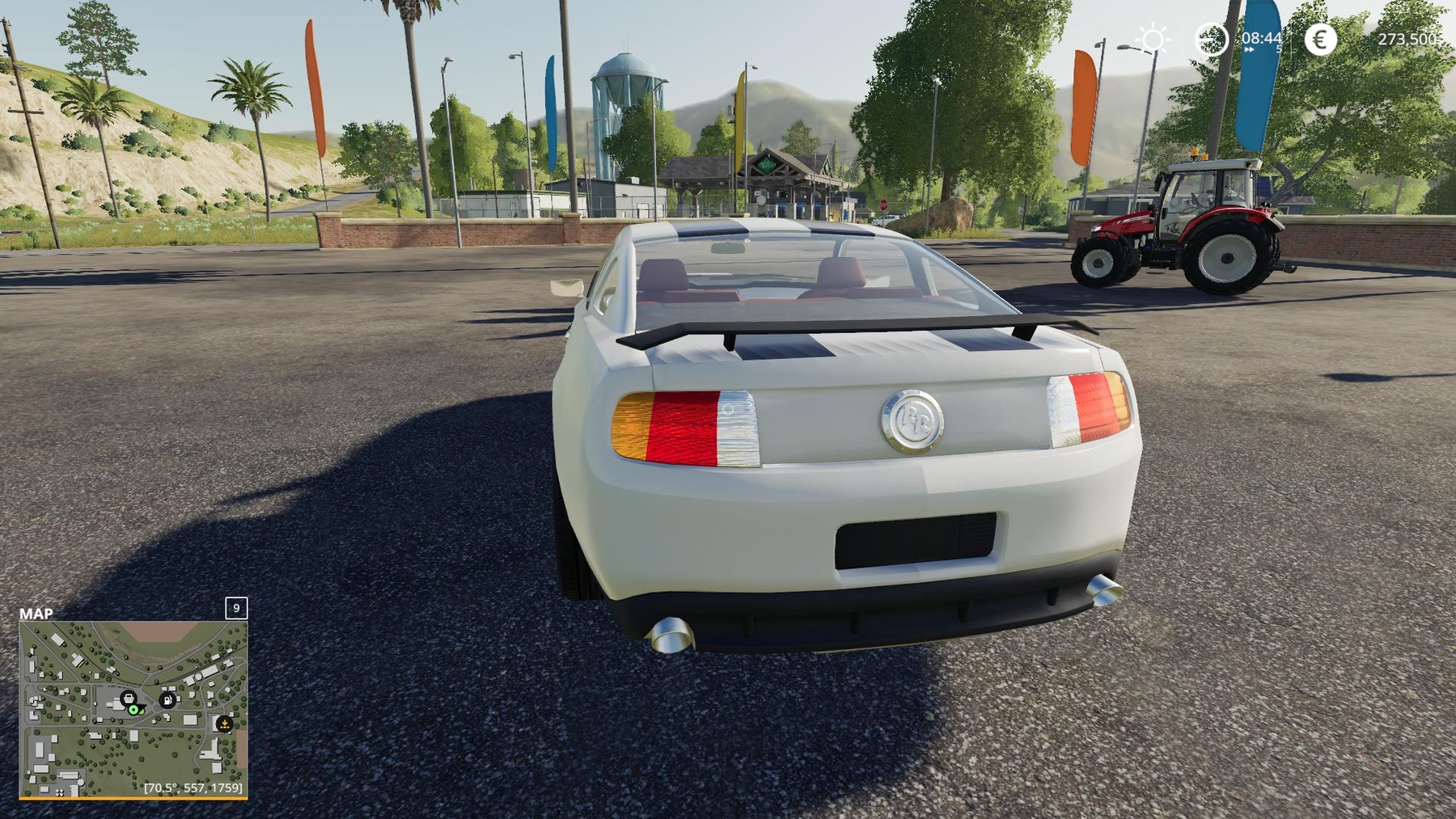The height and width of the screenshot is (819, 1456).
Task: Click the green player position marker on minimap
Action: pyautogui.click(x=134, y=710)
